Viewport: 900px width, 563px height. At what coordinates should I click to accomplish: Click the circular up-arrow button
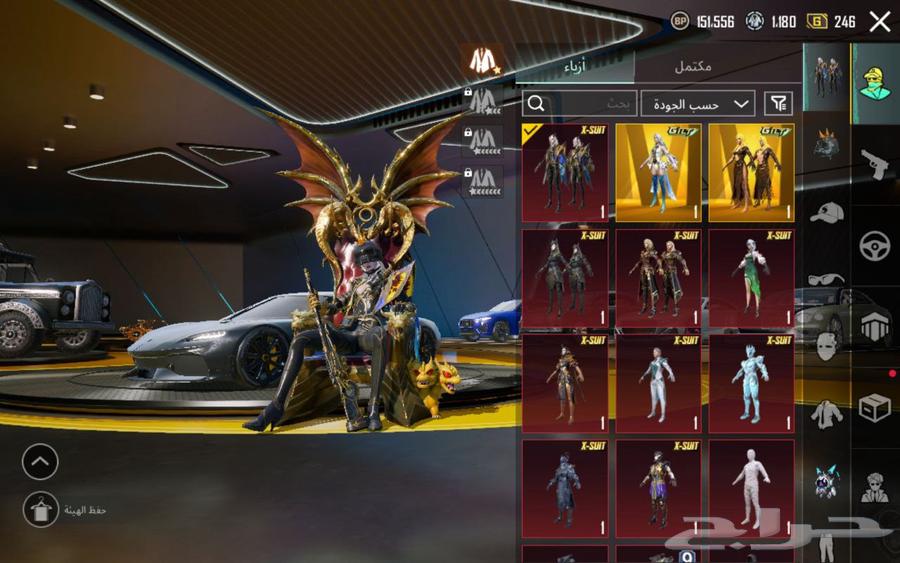pyautogui.click(x=40, y=462)
